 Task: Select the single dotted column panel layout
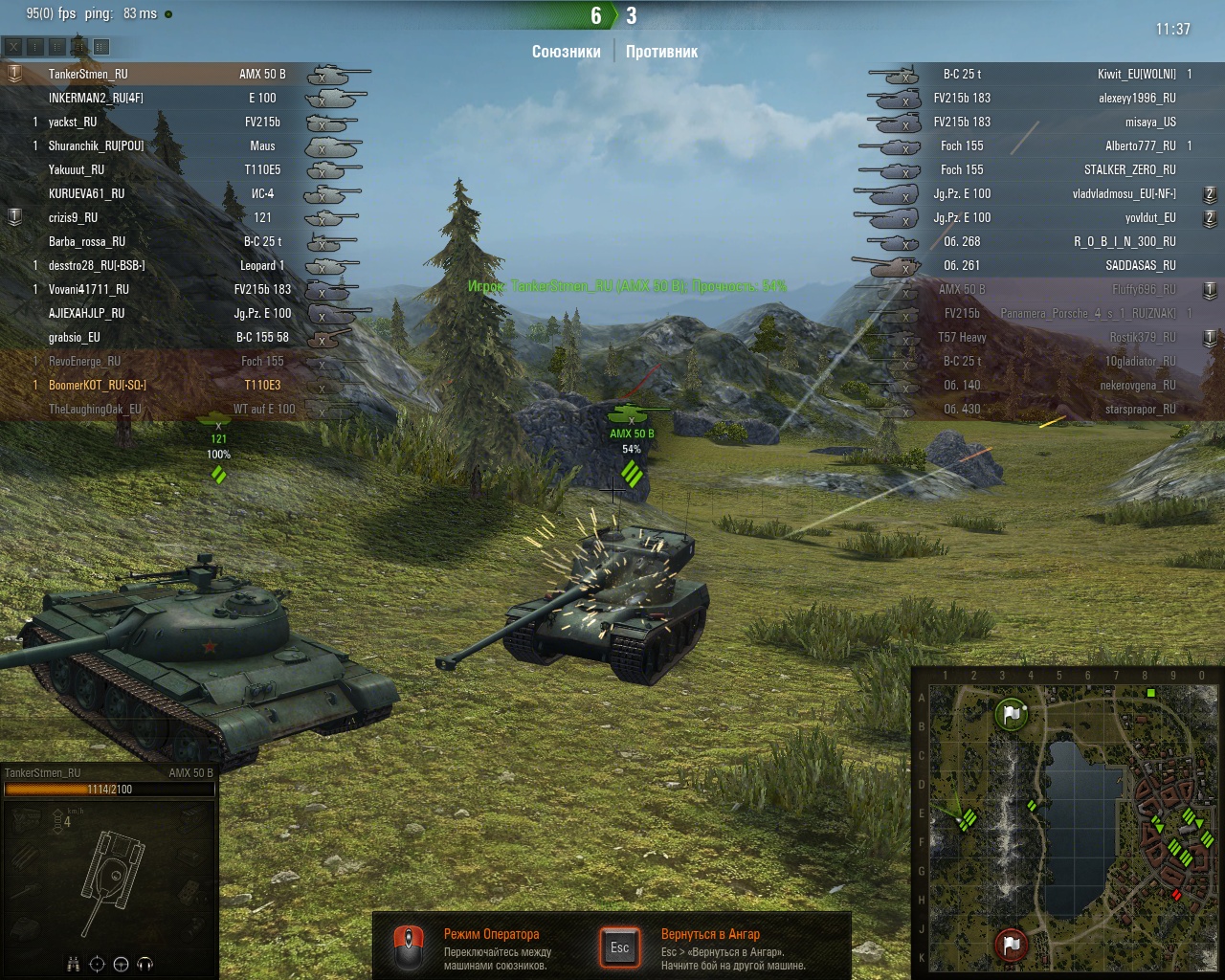(x=35, y=46)
